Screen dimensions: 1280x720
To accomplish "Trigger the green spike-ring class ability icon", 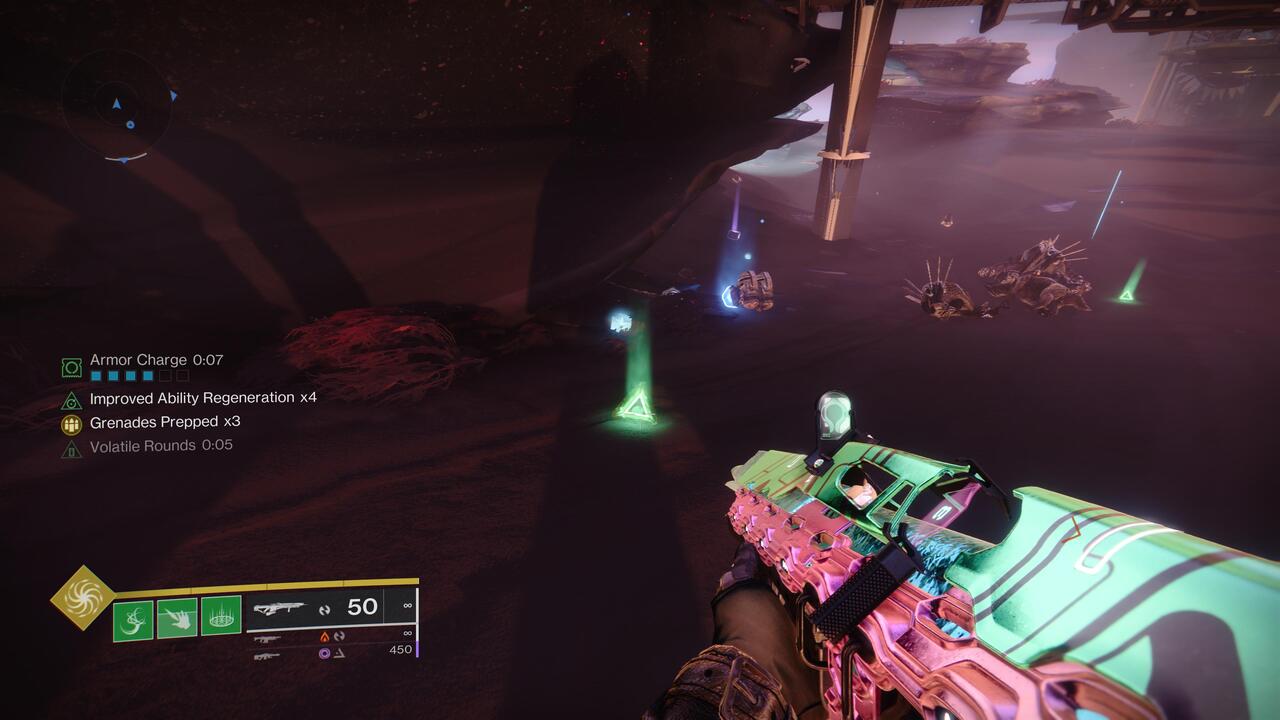I will [221, 617].
